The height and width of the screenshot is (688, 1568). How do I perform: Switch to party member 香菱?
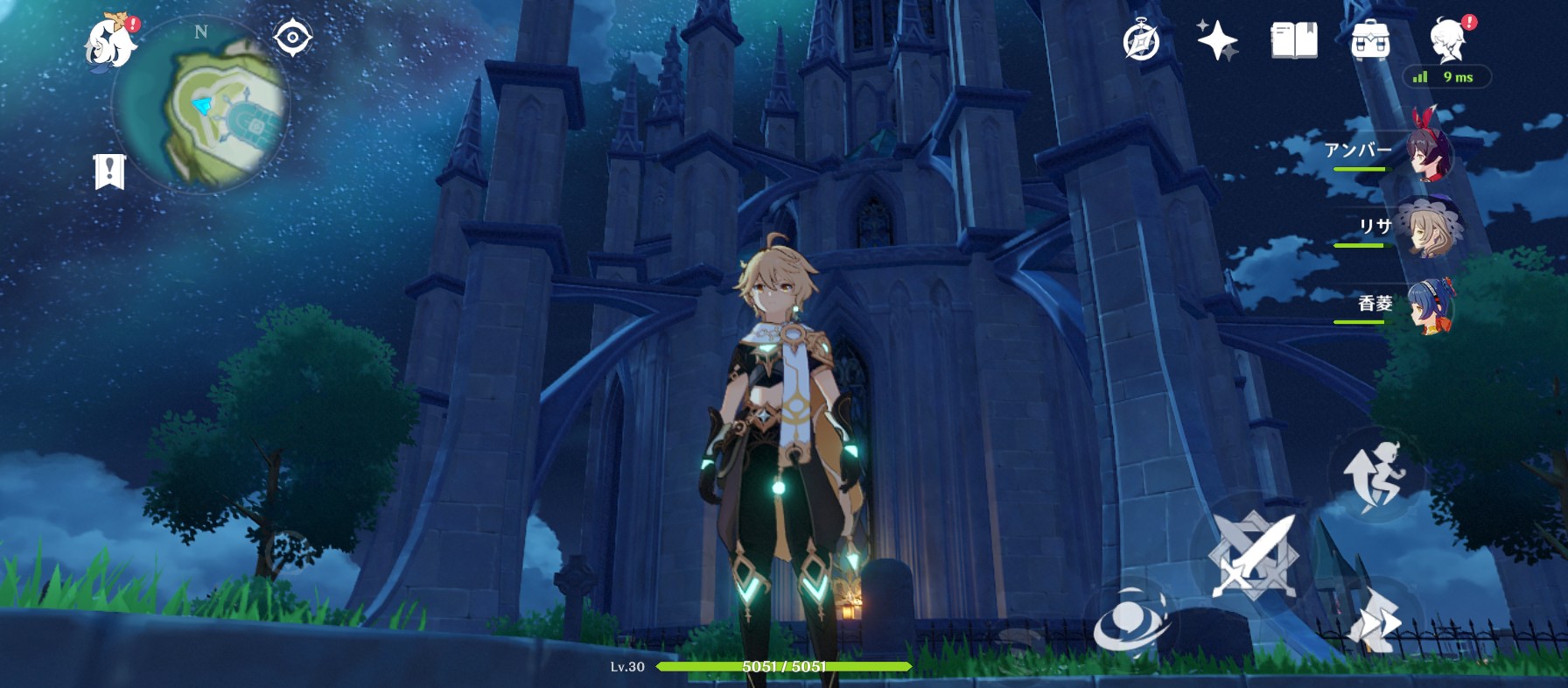pyautogui.click(x=1426, y=305)
